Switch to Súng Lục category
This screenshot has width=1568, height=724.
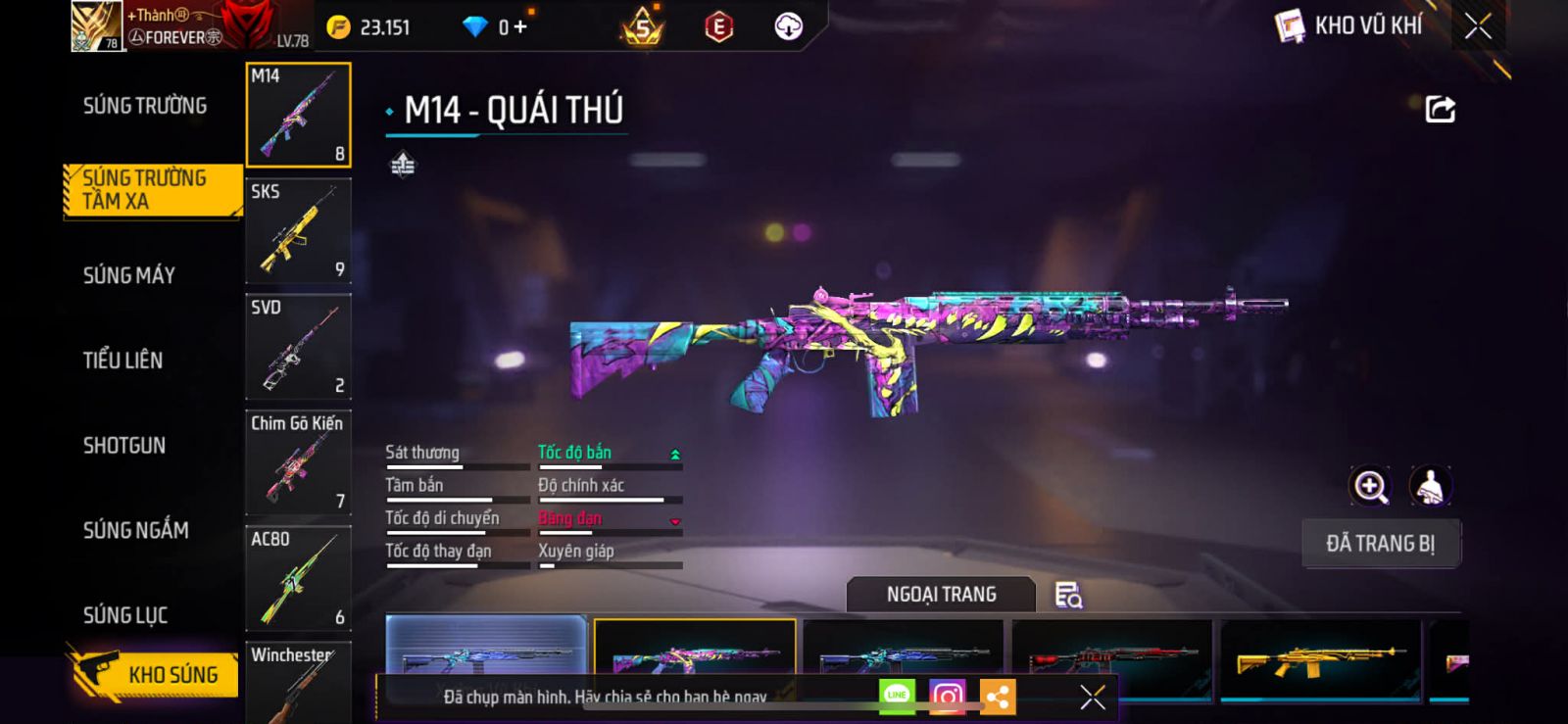click(125, 615)
